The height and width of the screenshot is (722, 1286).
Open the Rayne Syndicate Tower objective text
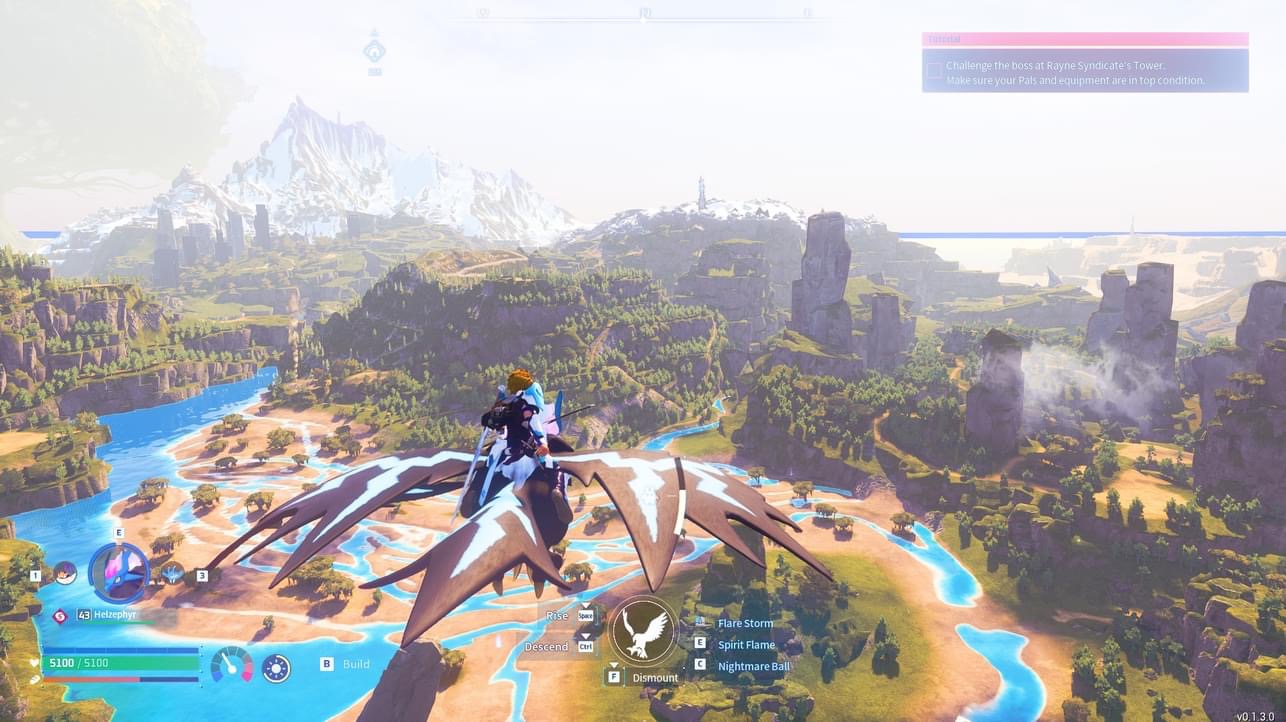click(x=1075, y=66)
